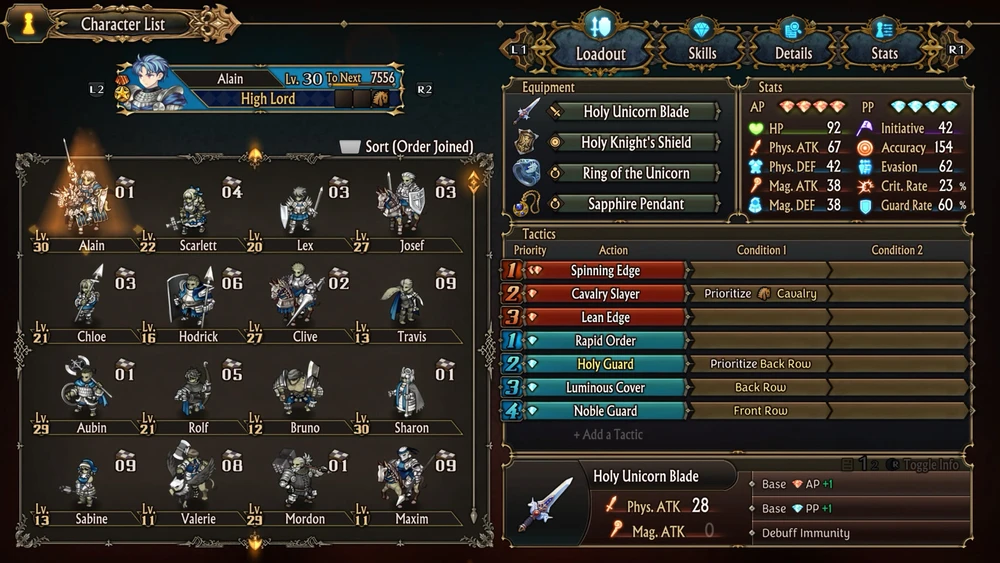
Task: Choose the Holy Unicorn Blade equipment slot
Action: point(635,112)
